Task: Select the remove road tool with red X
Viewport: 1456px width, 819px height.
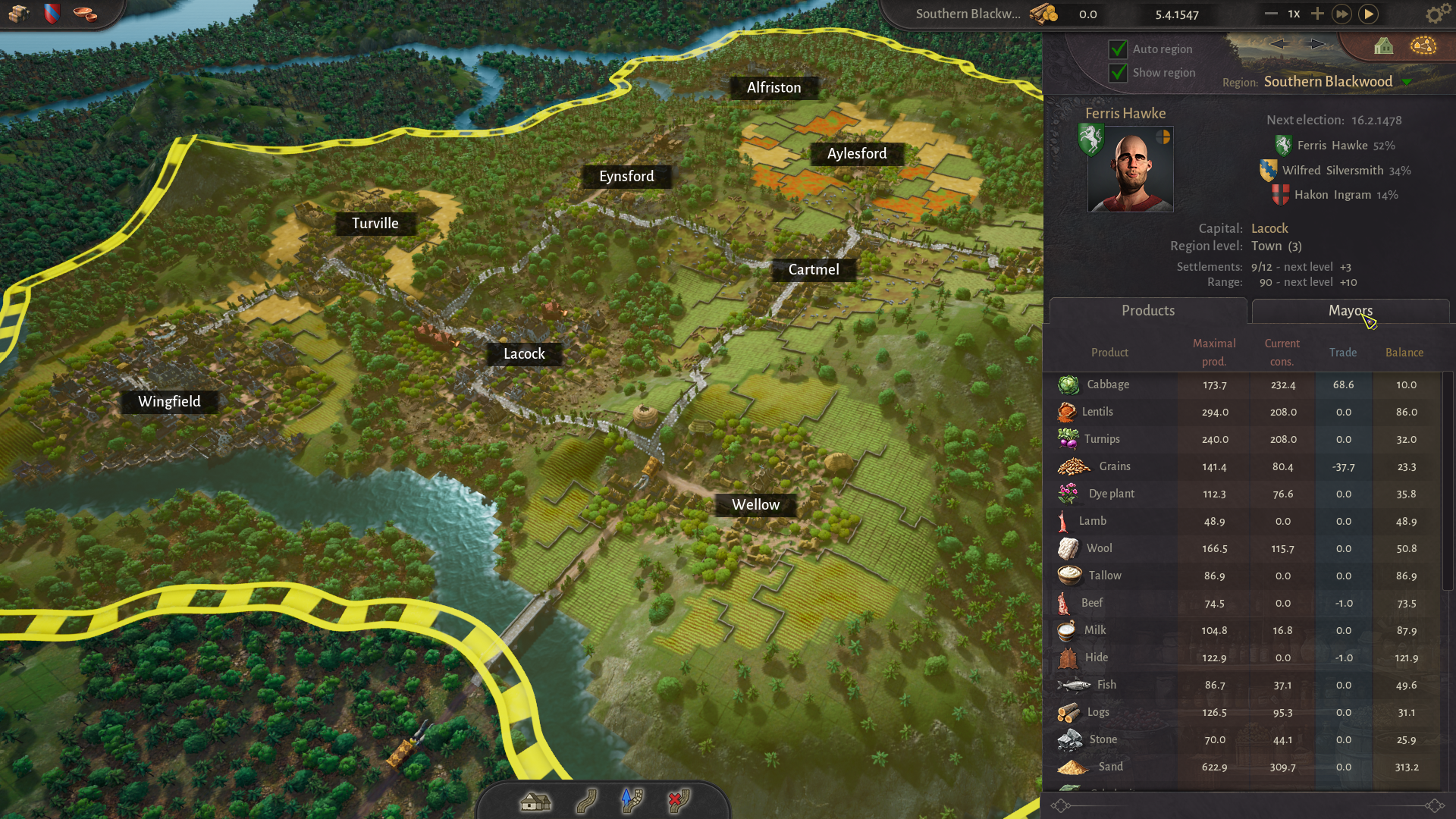Action: pos(678,801)
